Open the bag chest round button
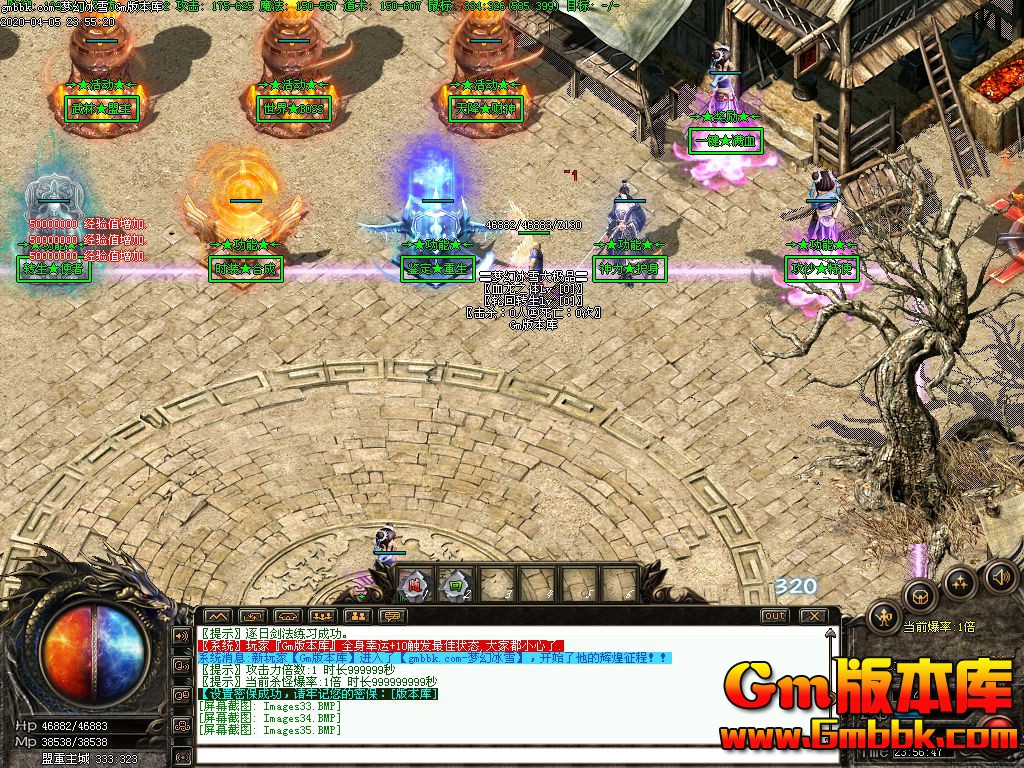 pyautogui.click(x=920, y=597)
